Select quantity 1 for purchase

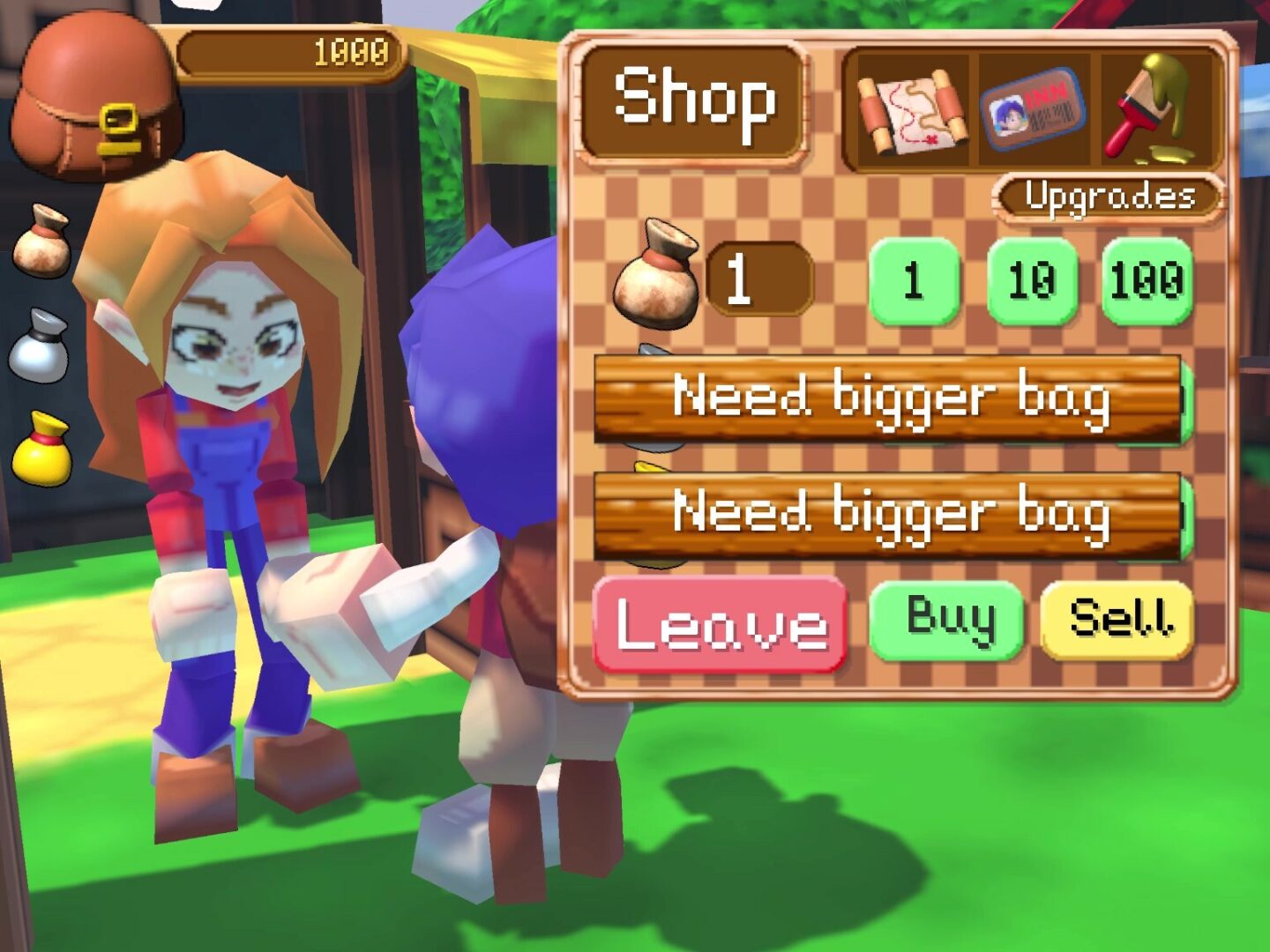[x=915, y=282]
